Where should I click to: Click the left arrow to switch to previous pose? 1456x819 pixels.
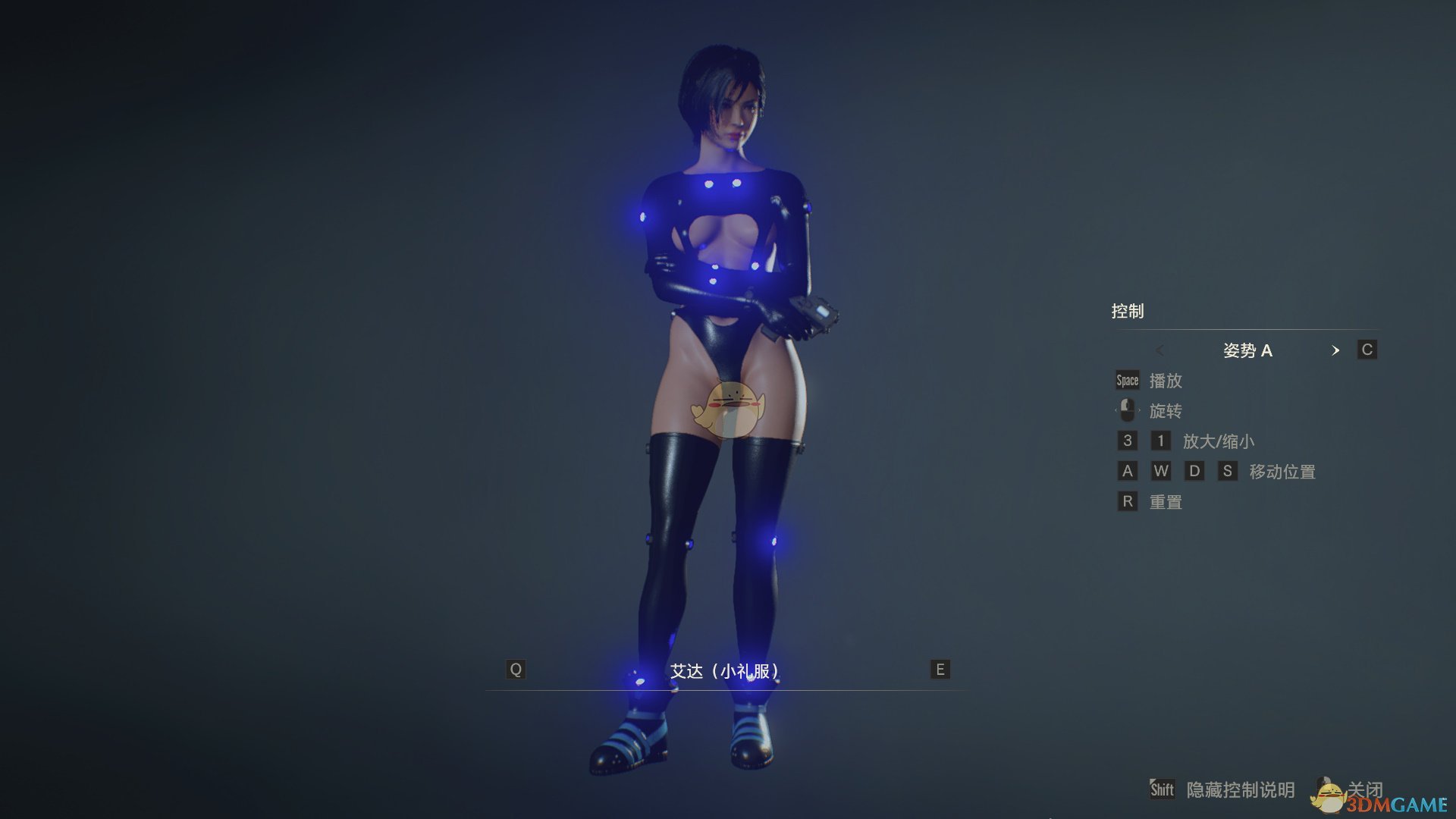point(1161,350)
